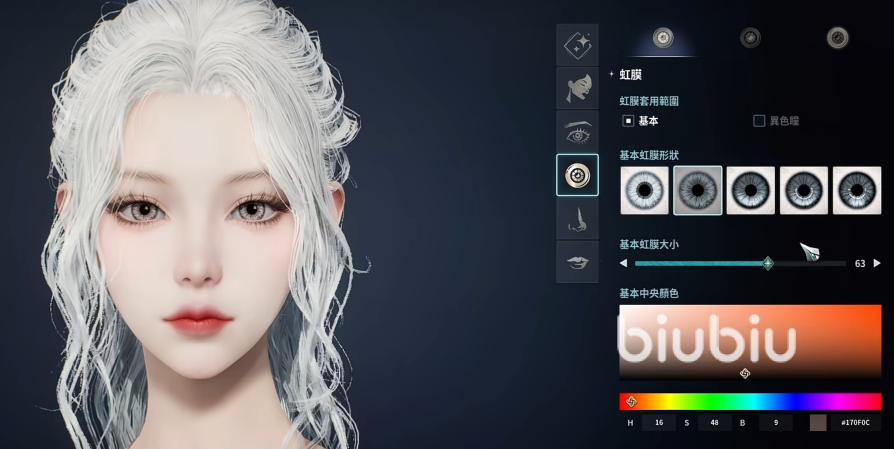Increase iris size with the right arrow
This screenshot has height=449, width=894.
click(x=877, y=264)
